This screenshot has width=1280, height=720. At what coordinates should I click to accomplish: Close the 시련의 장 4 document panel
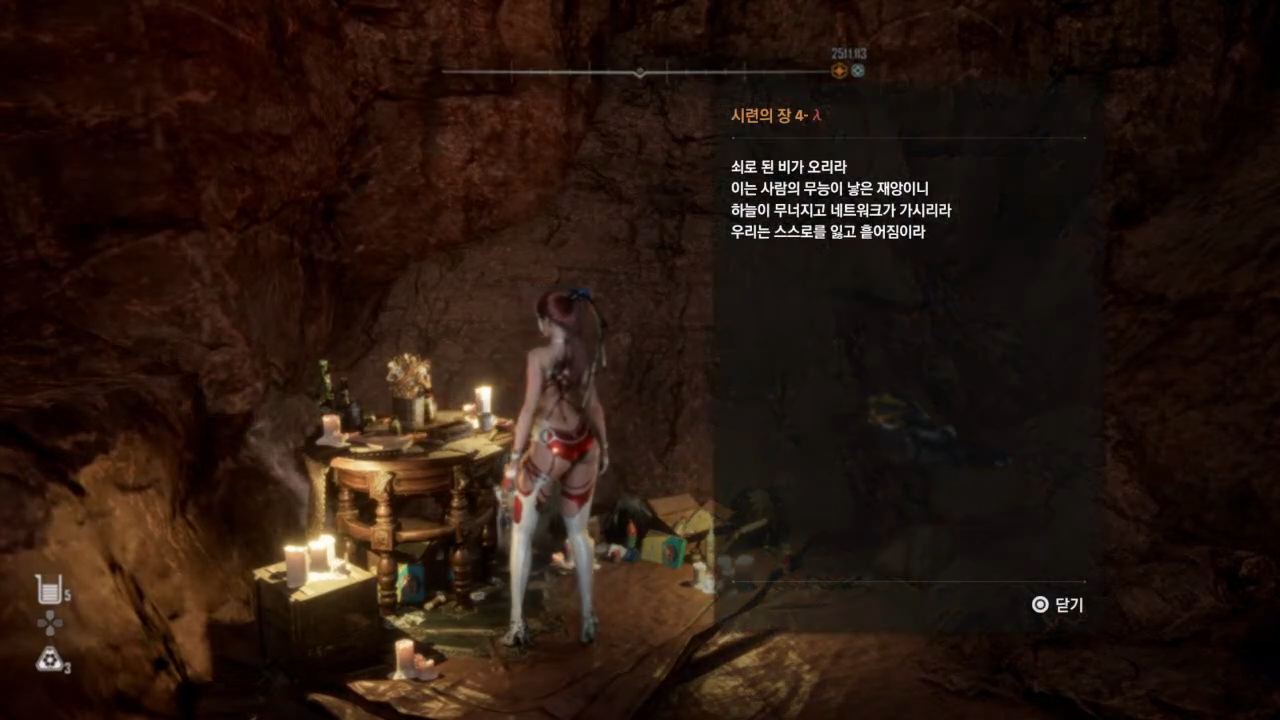pos(1057,605)
